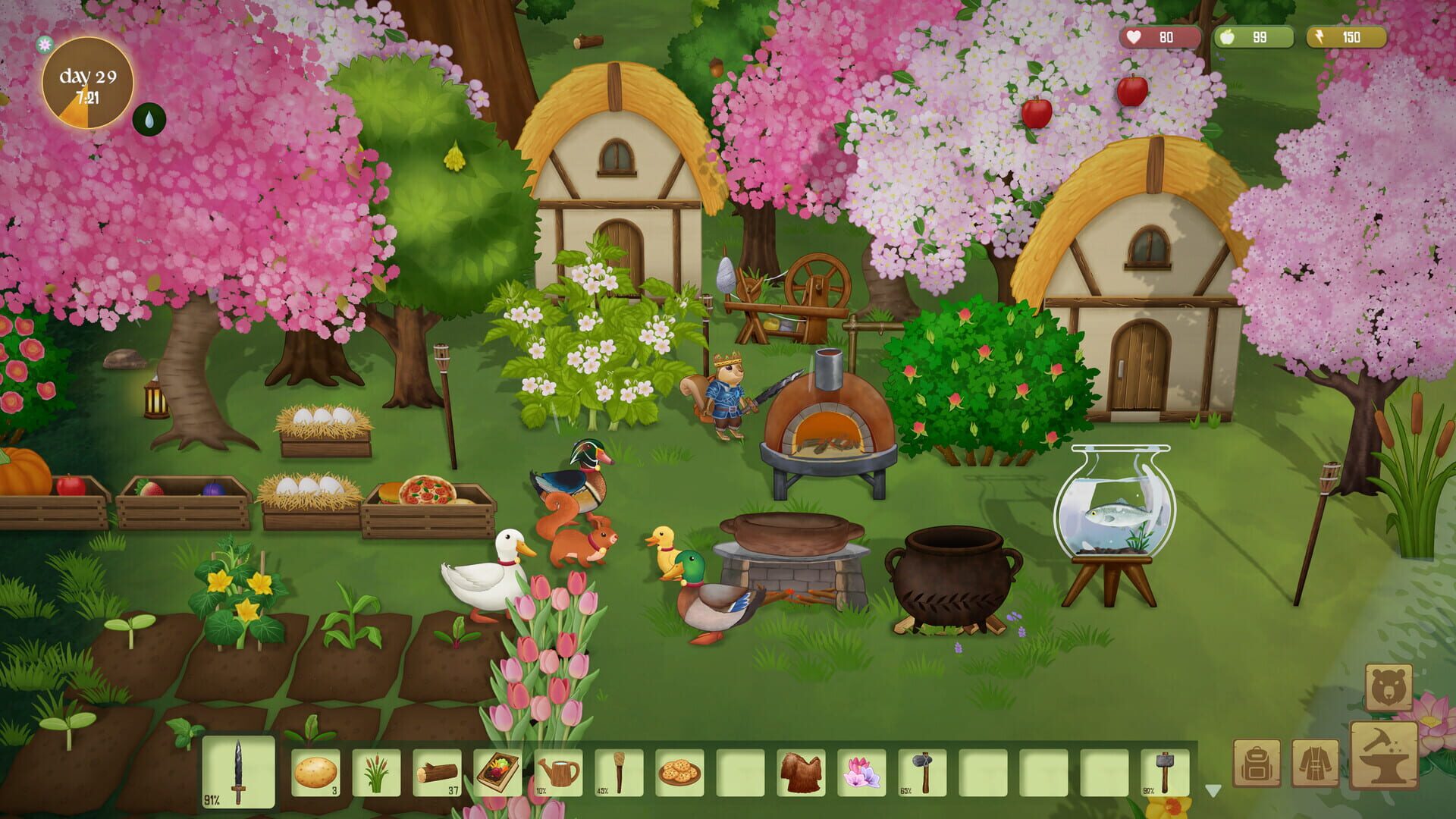Open the backpack inventory
Viewport: 1456px width, 819px height.
click(x=1257, y=764)
